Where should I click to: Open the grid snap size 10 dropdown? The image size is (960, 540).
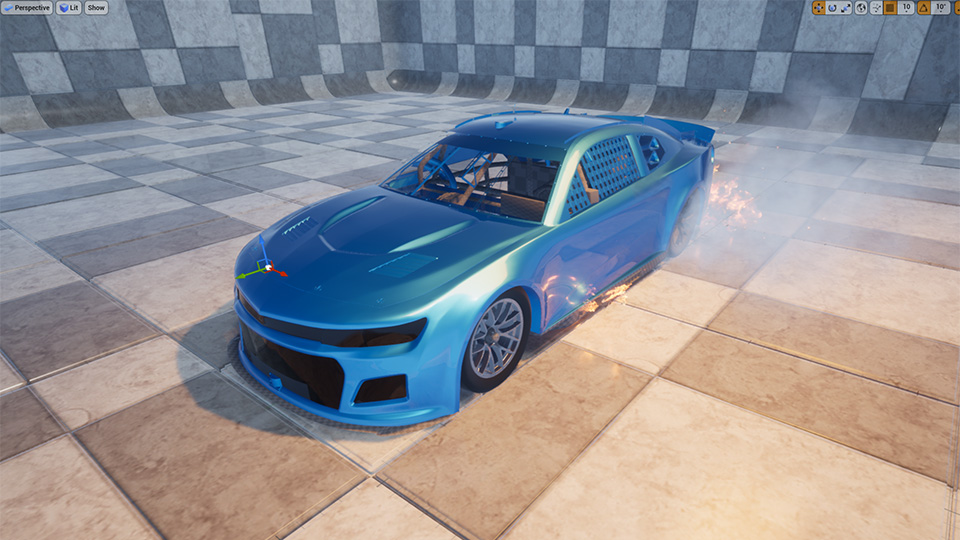906,8
